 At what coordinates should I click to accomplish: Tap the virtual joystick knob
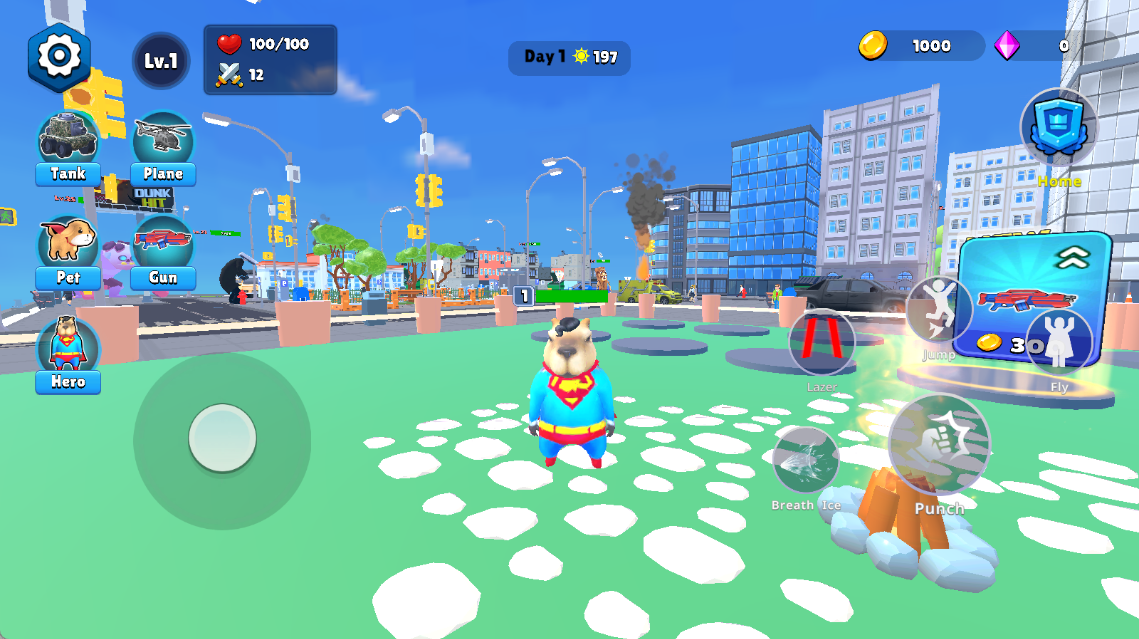click(x=222, y=438)
